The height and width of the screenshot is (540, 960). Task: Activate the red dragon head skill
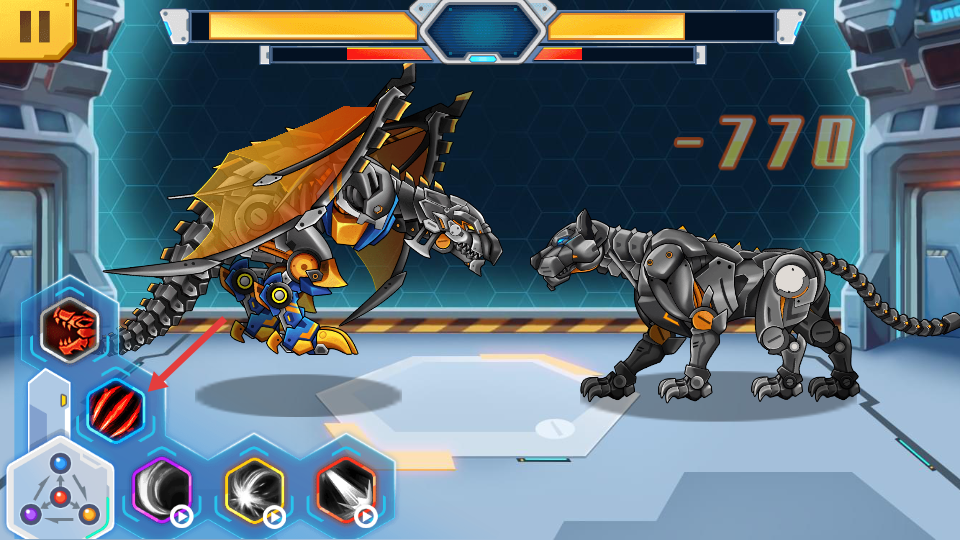[x=70, y=327]
